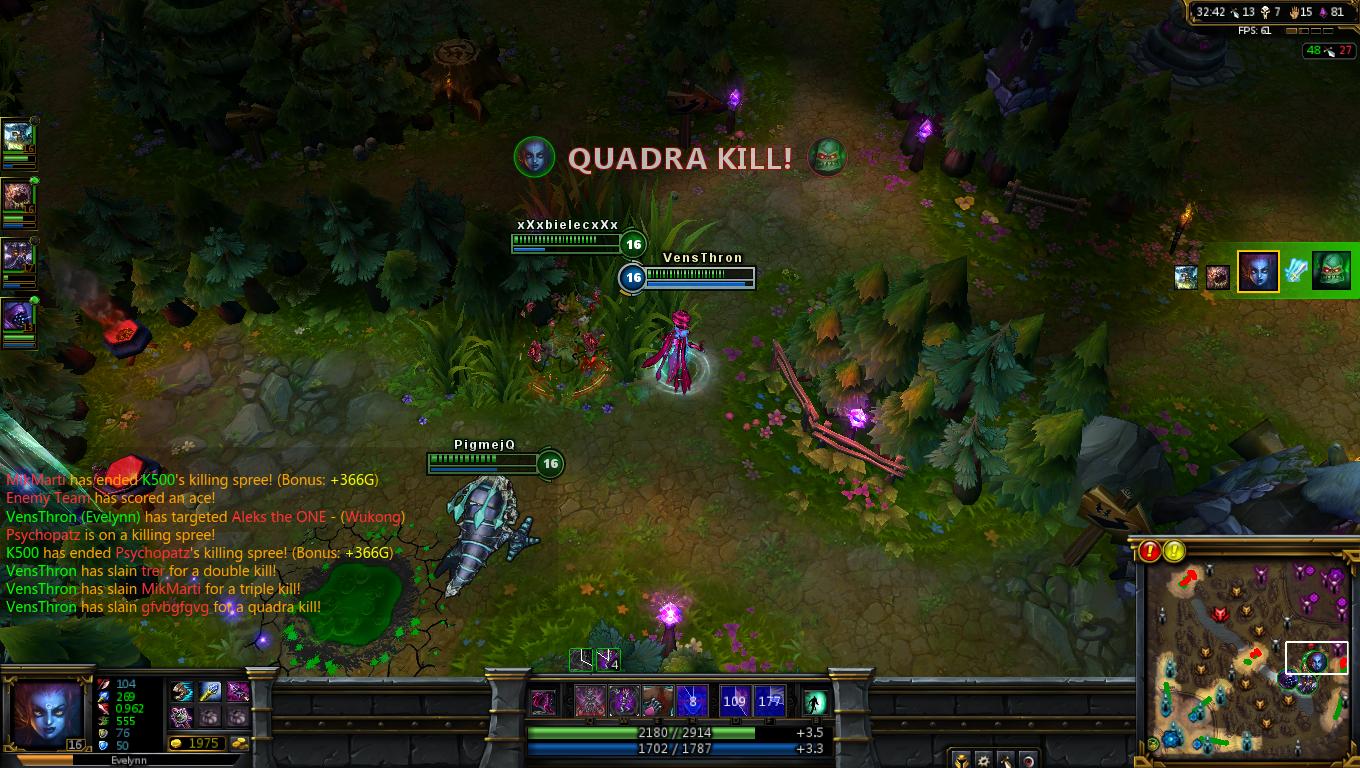The height and width of the screenshot is (768, 1360).
Task: Click the passive ability icon left of Q
Action: pyautogui.click(x=543, y=702)
